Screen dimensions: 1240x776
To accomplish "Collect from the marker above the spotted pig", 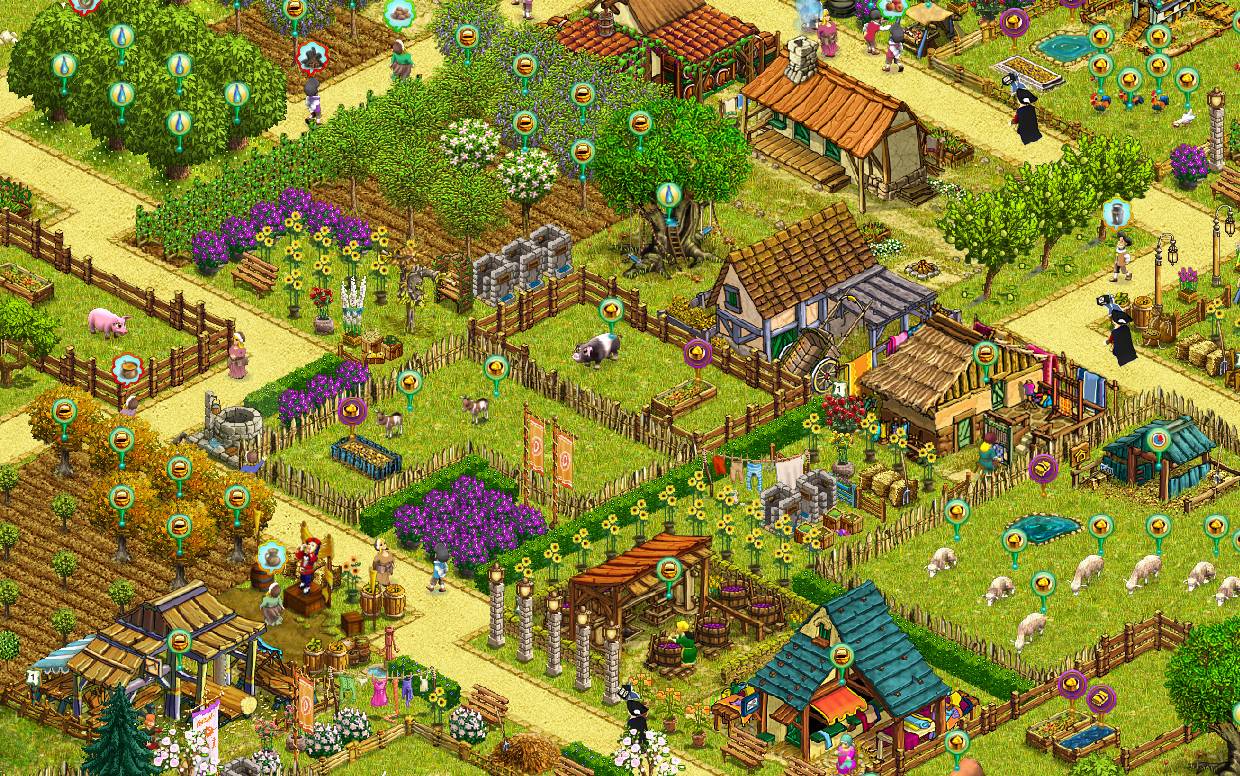I will [611, 309].
